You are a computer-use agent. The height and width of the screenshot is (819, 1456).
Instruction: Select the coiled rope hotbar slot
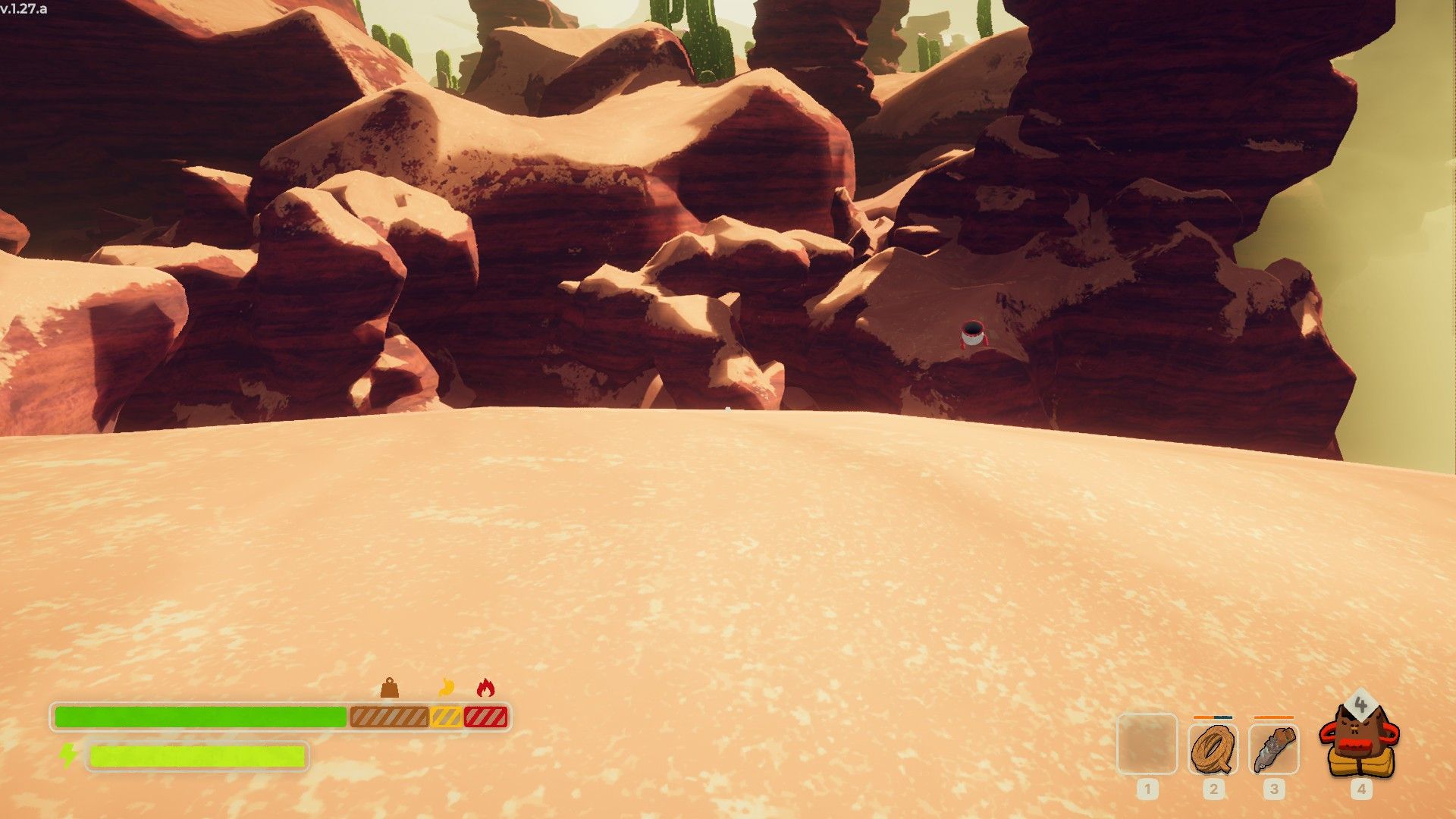1213,748
